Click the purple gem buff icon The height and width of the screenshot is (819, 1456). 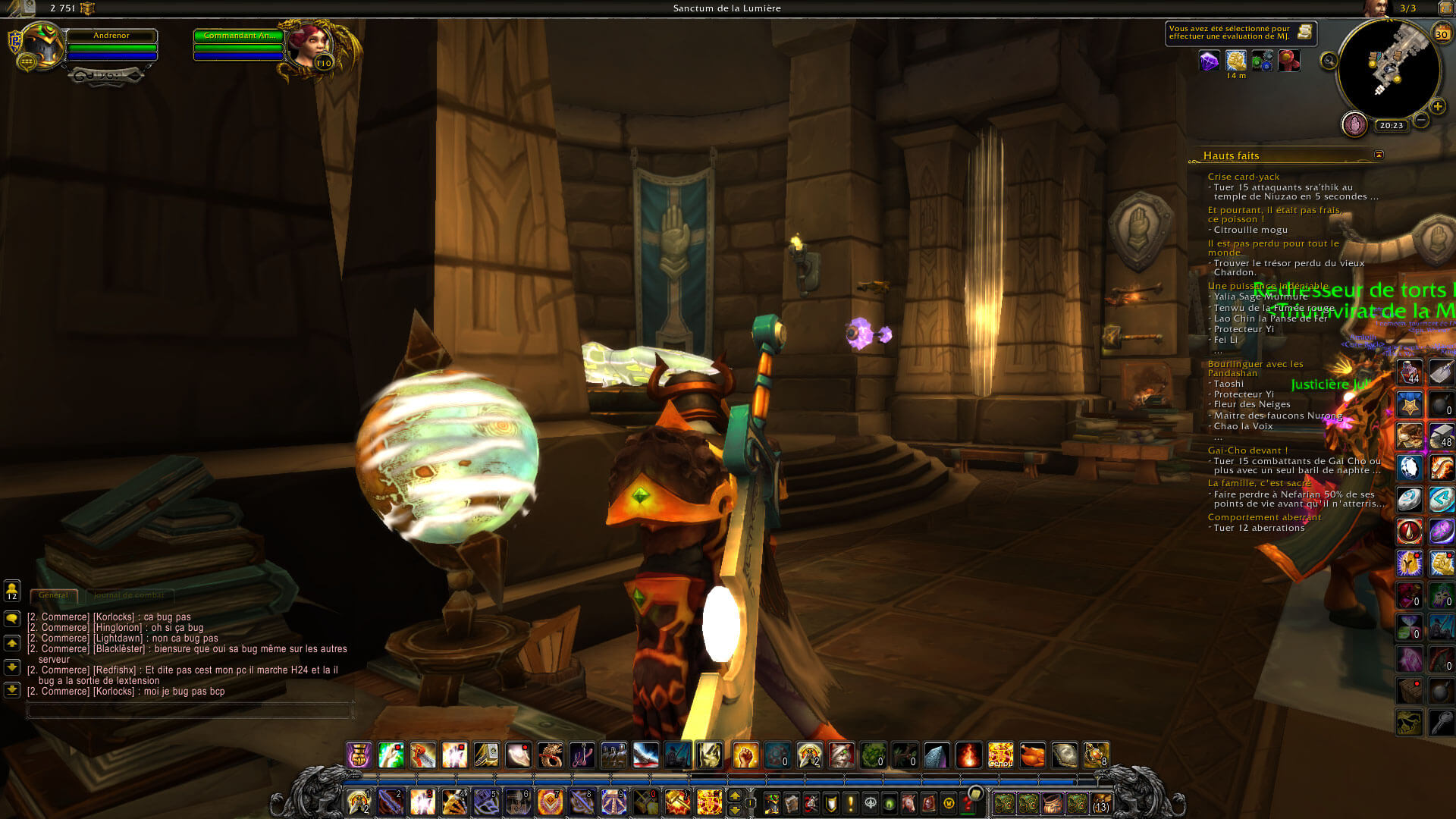1210,61
